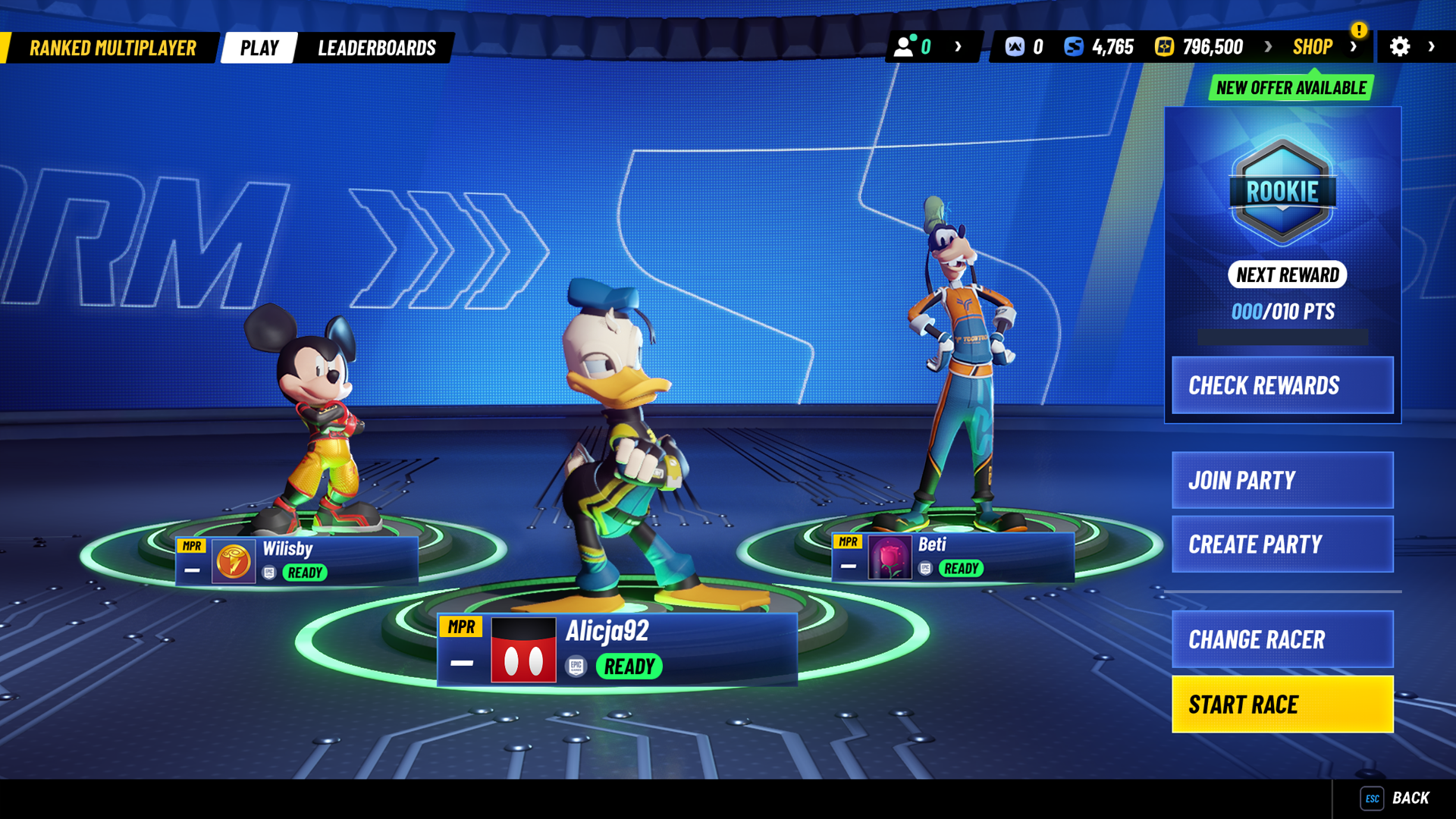The width and height of the screenshot is (1456, 819).
Task: Click Change Racer
Action: click(x=1282, y=639)
